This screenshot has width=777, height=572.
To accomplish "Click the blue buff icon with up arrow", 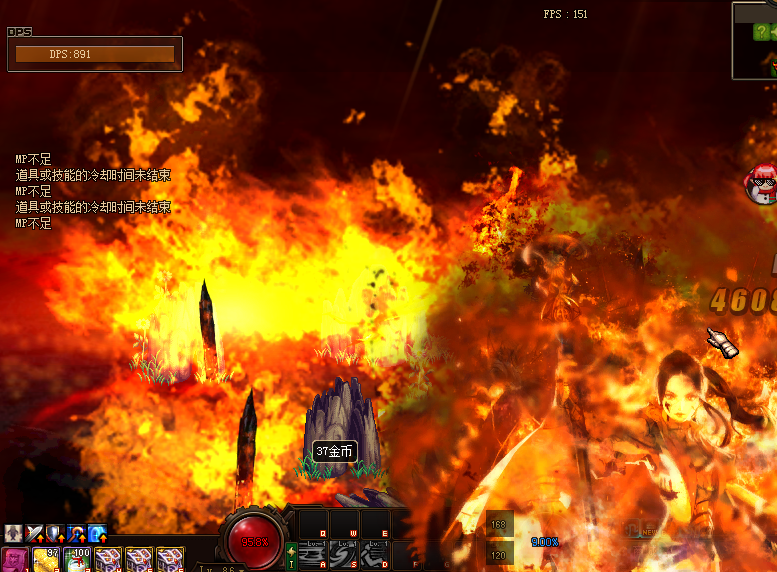I will tap(97, 534).
